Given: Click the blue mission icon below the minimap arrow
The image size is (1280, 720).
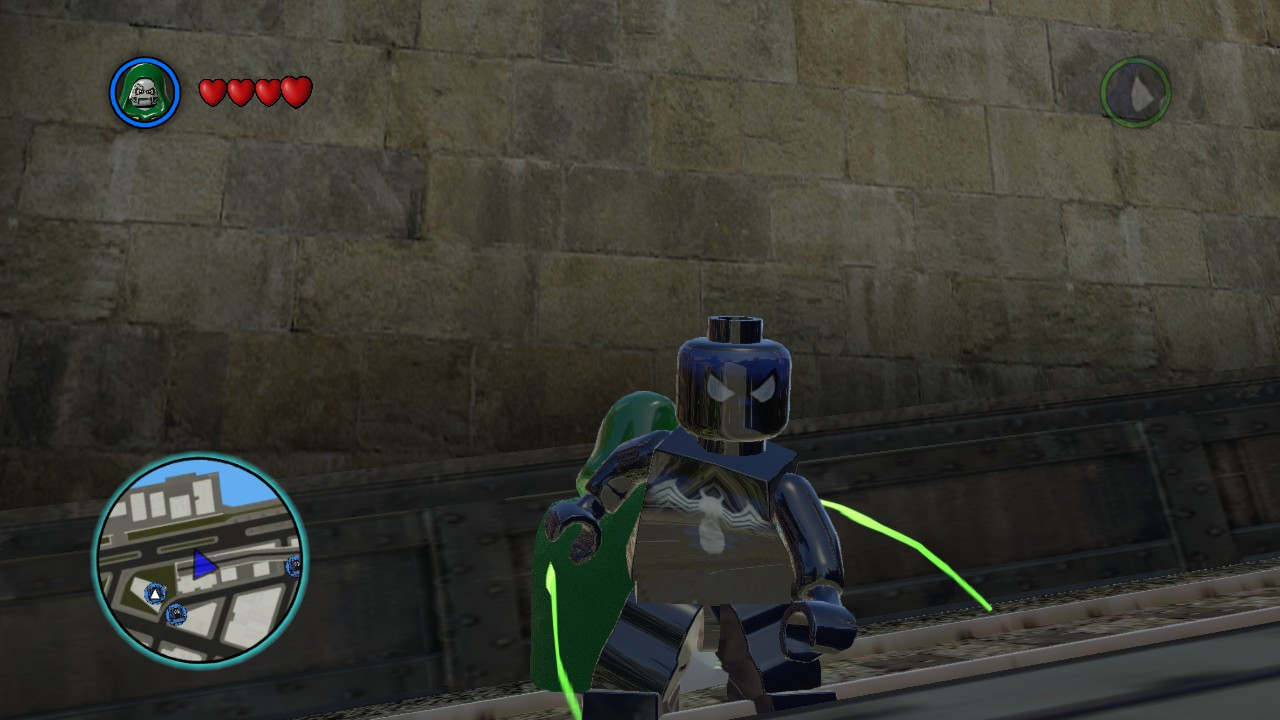Looking at the screenshot, I should 176,613.
